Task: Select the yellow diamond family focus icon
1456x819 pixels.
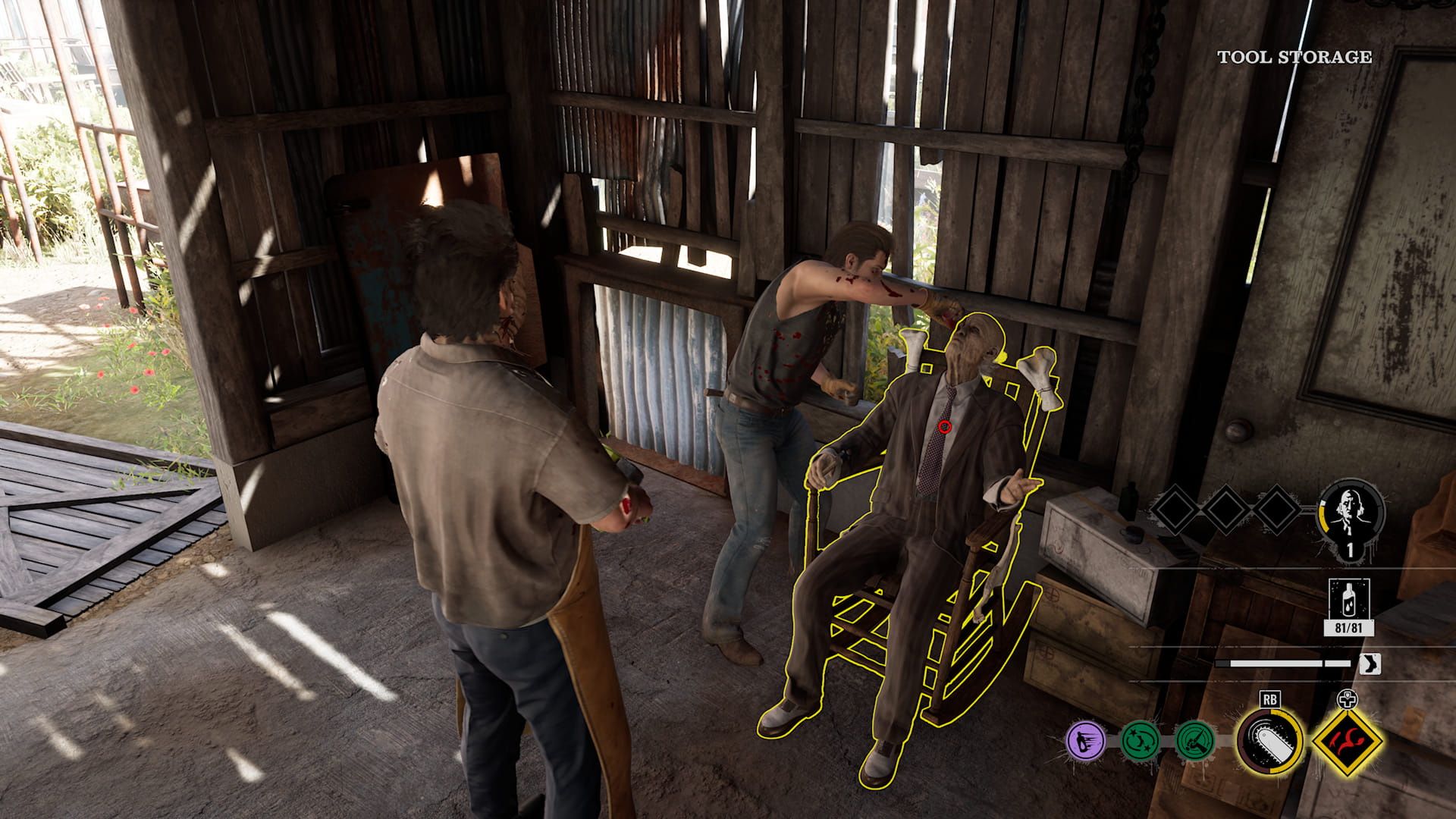Action: (1347, 742)
